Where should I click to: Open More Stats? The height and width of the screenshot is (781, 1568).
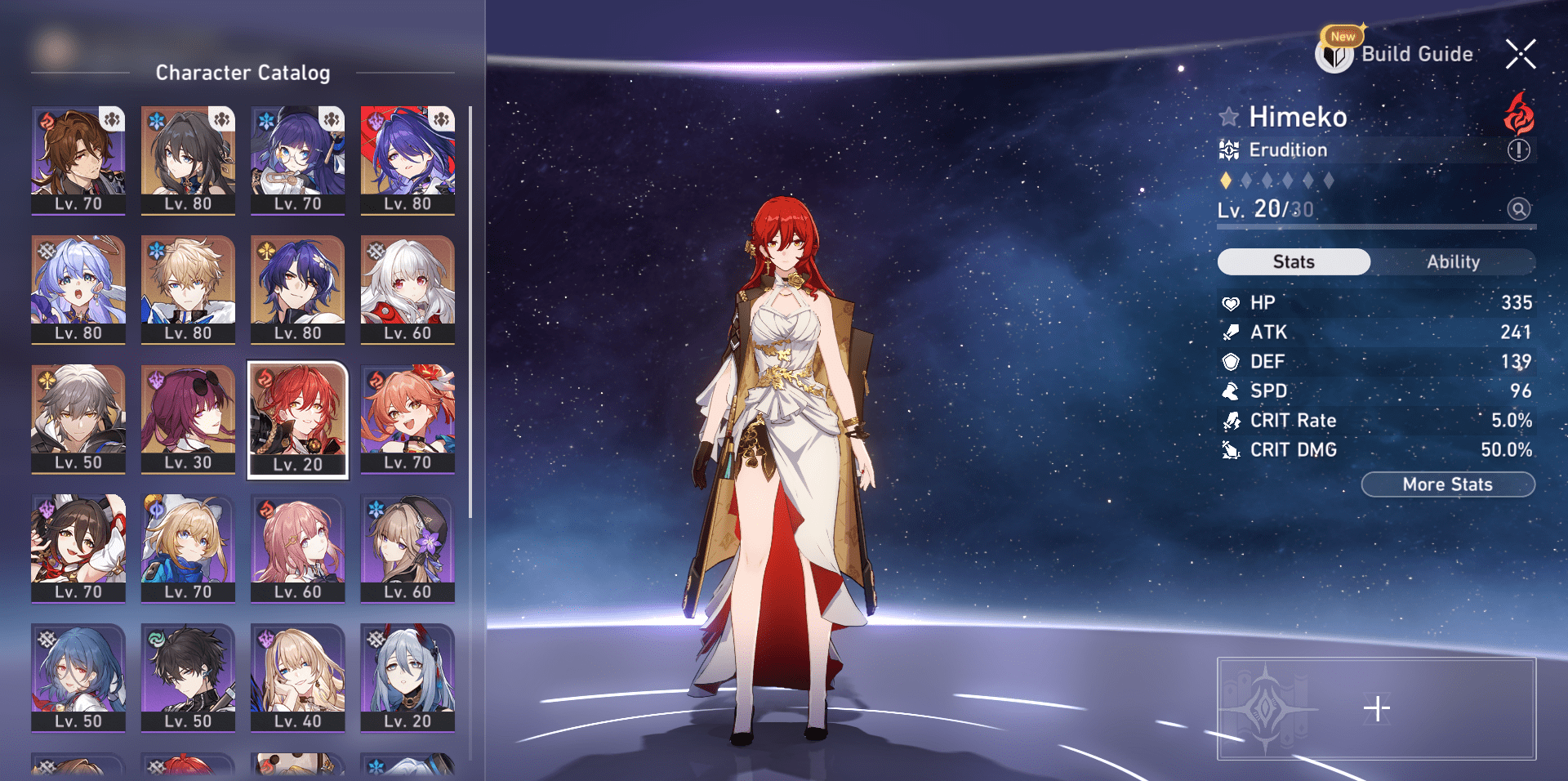click(1447, 484)
